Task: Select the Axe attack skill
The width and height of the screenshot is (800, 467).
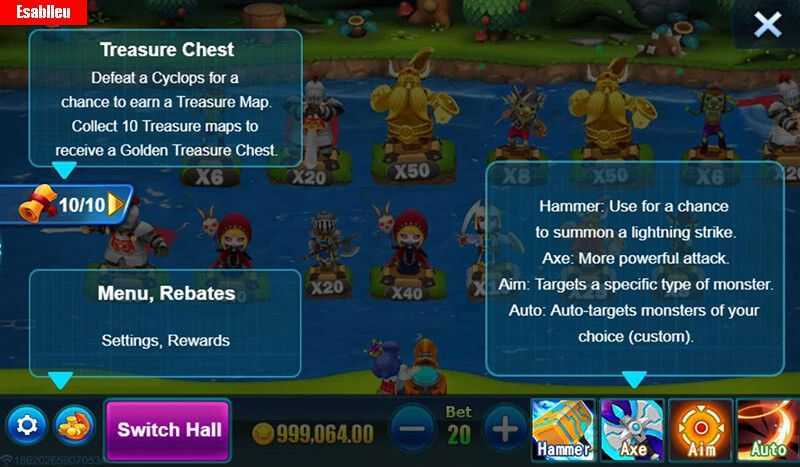Action: click(x=632, y=430)
